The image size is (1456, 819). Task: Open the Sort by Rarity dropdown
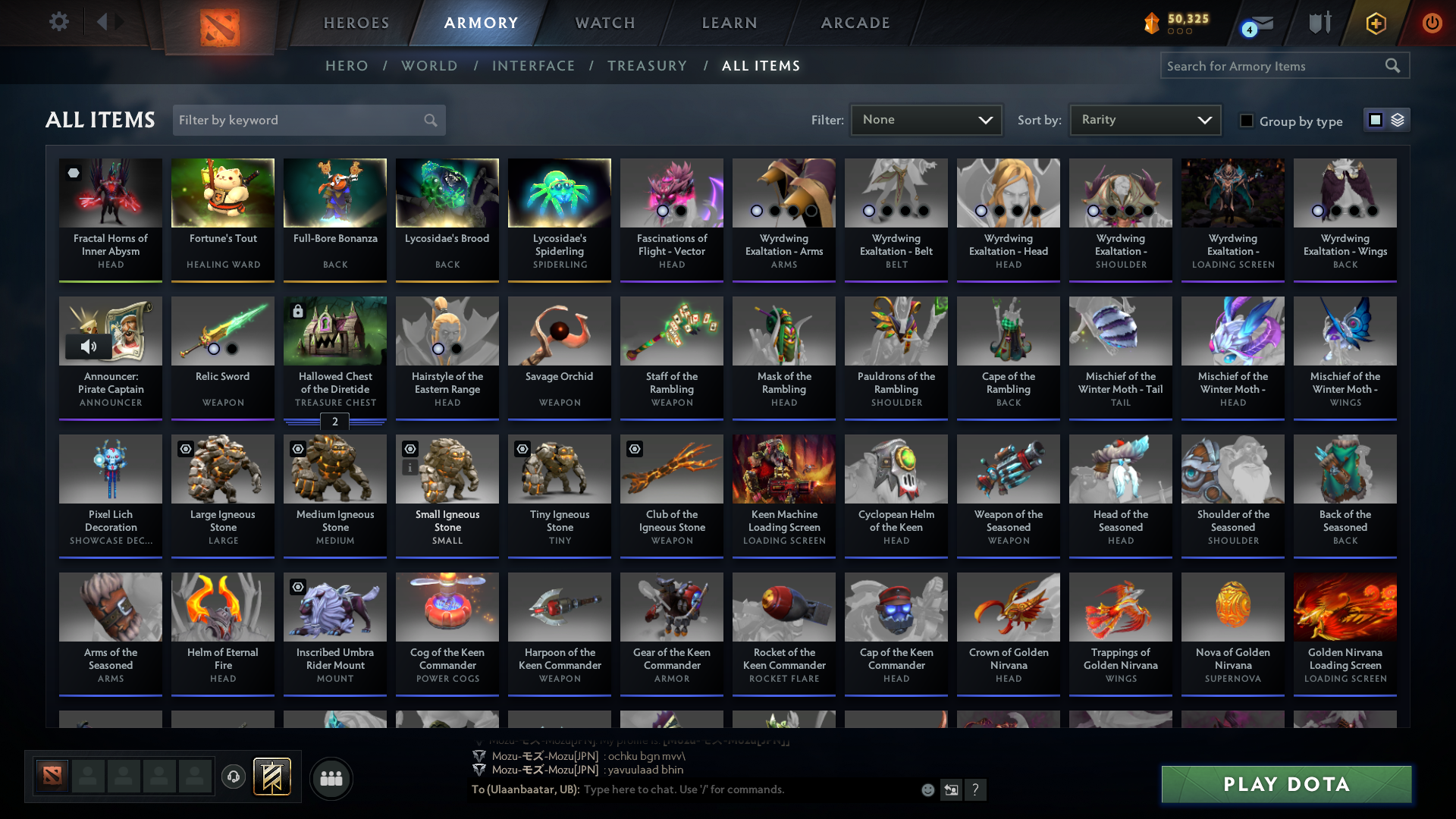coord(1144,120)
